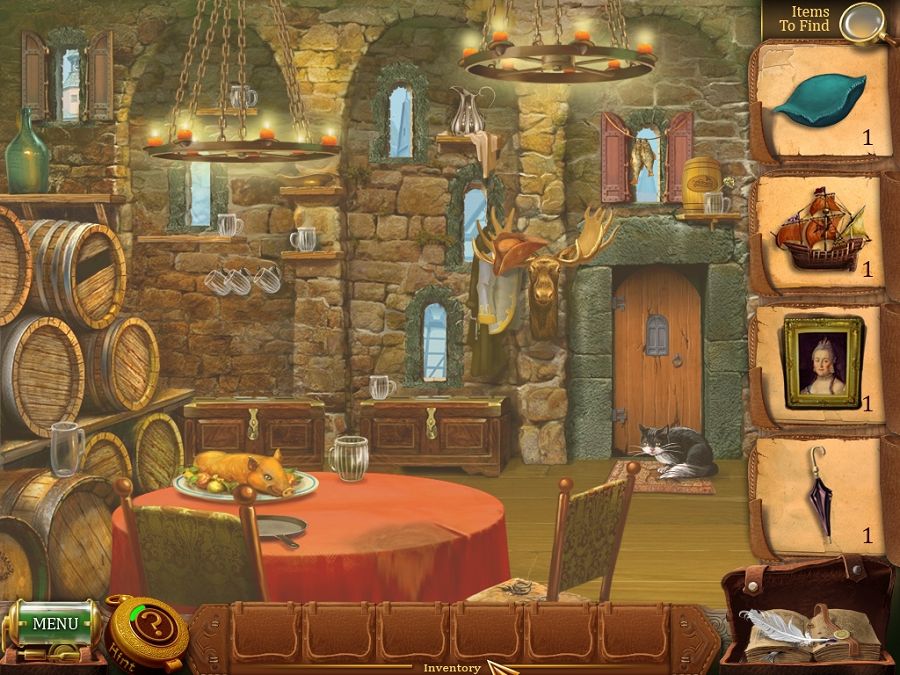
Task: Expand the Inventory bar label
Action: pos(452,667)
